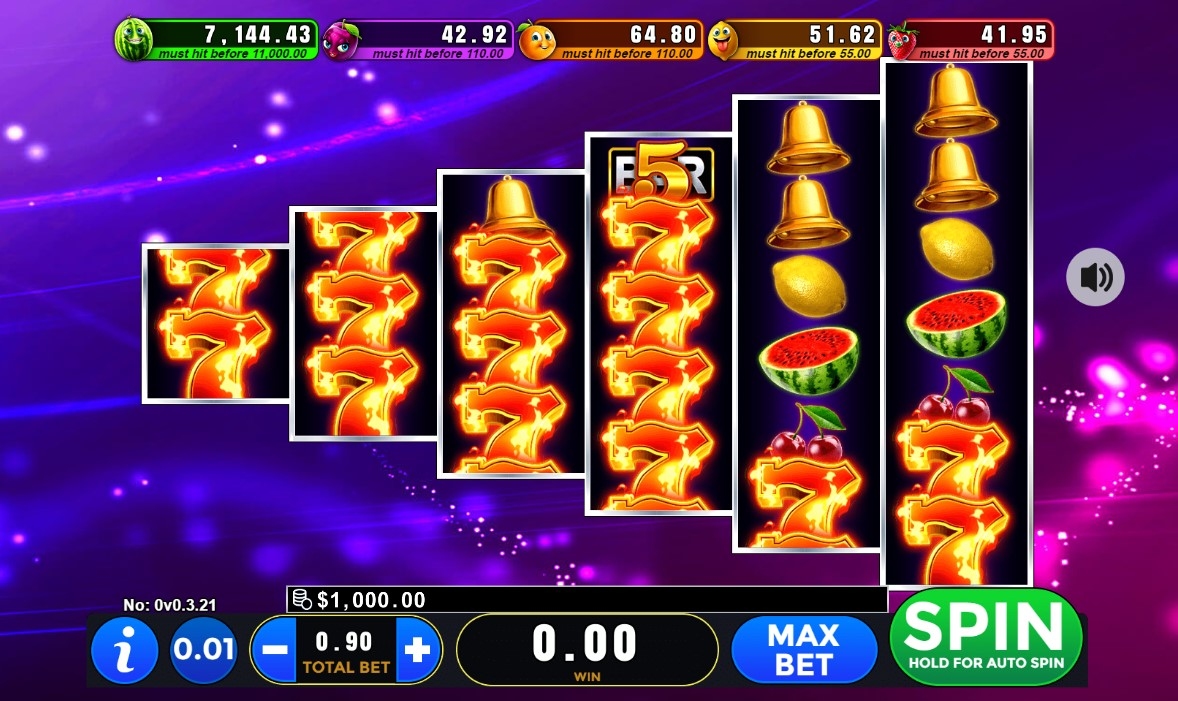Open the info paytable button
This screenshot has height=701, width=1178.
(125, 650)
